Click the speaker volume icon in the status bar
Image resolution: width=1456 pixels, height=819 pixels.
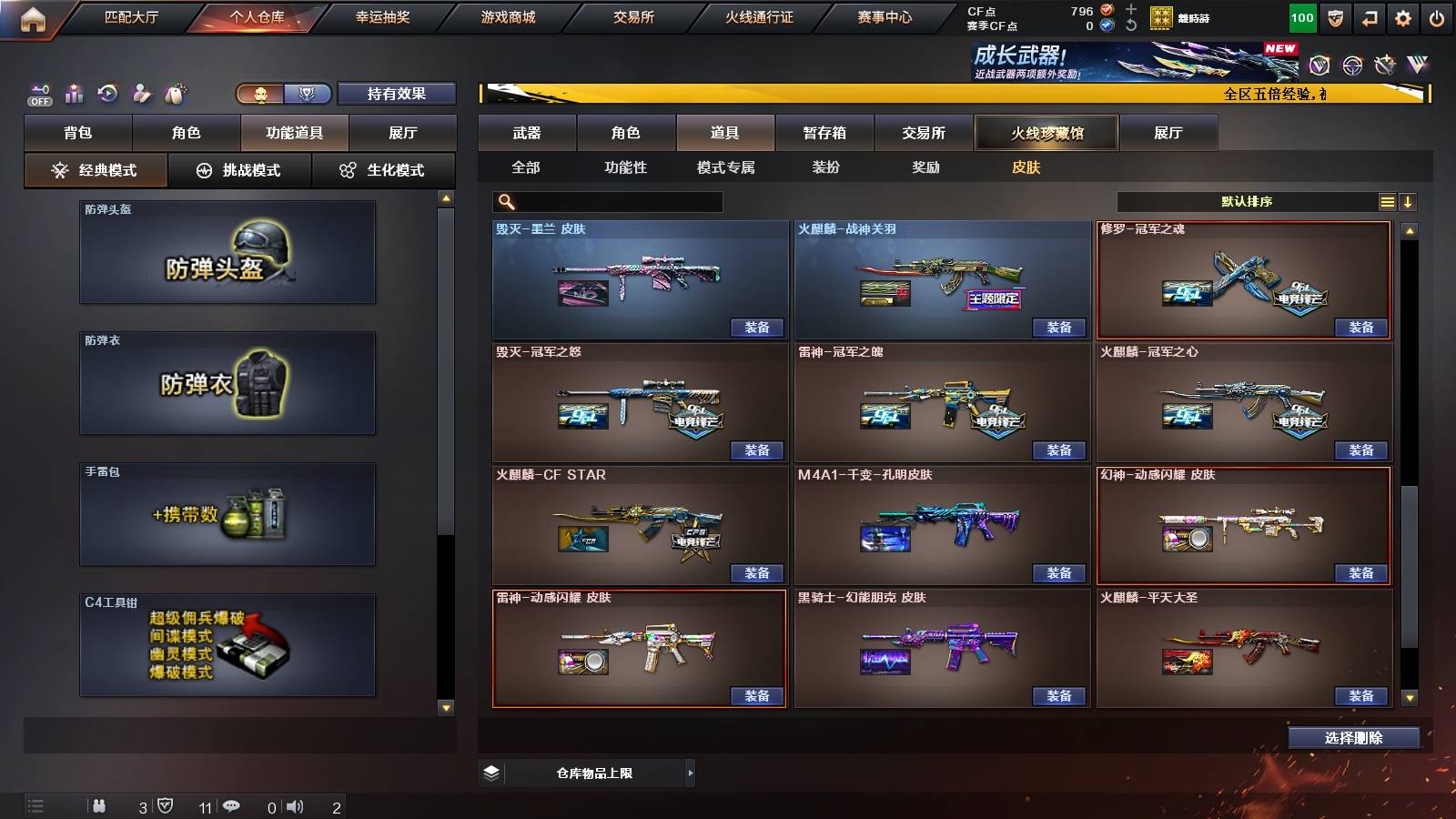pyautogui.click(x=297, y=804)
